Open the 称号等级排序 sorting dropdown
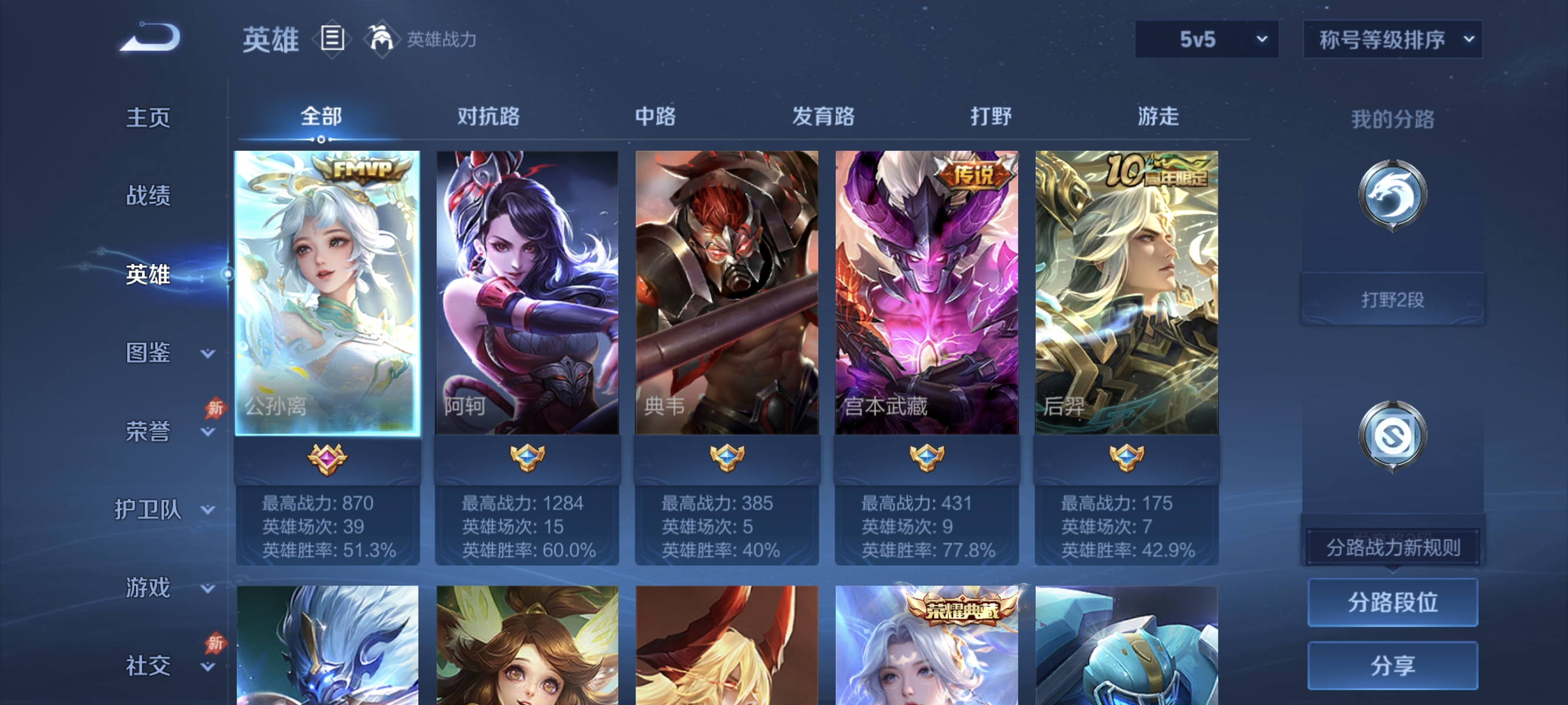 coord(1392,38)
